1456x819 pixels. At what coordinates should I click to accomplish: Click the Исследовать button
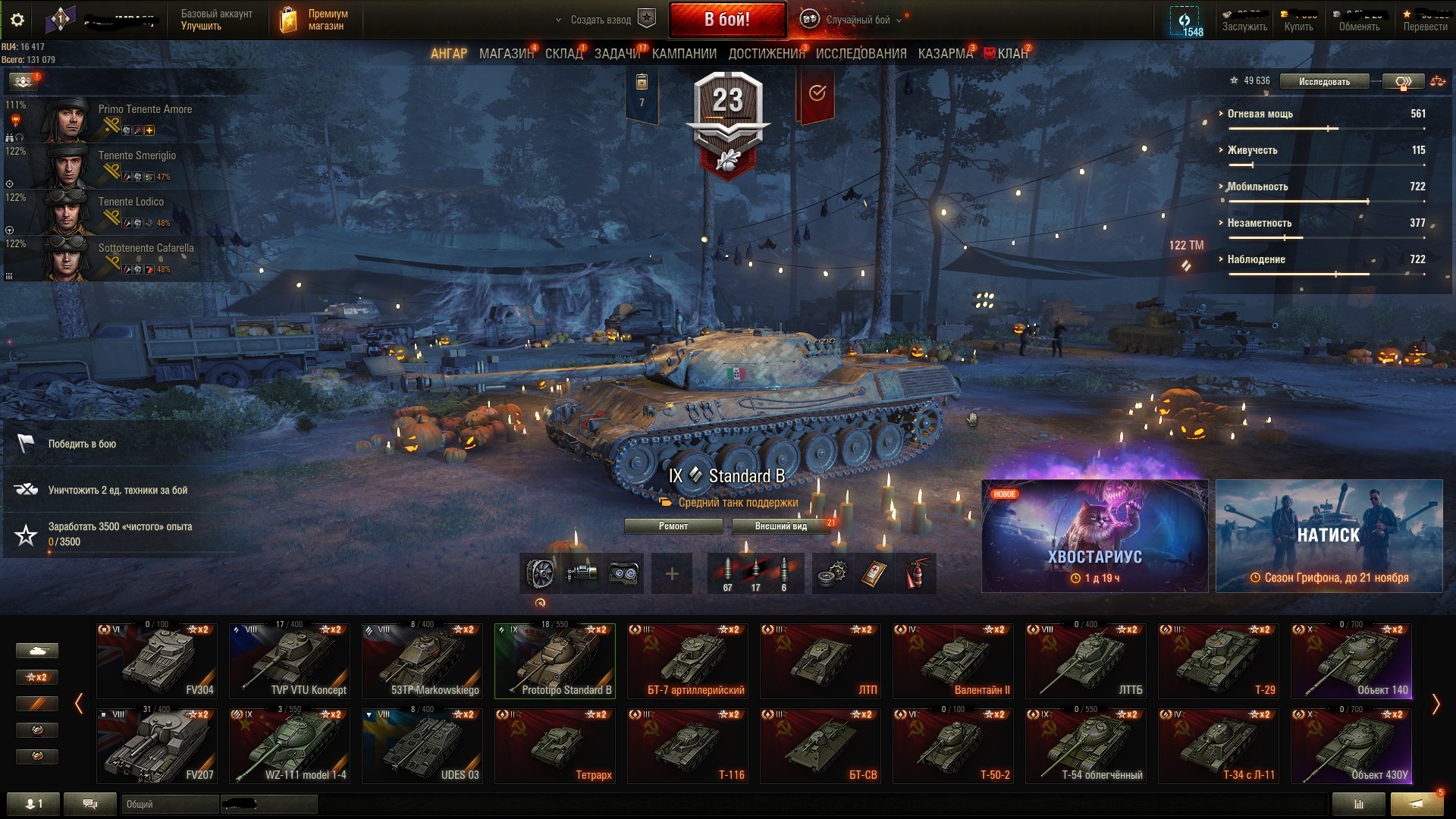1324,82
